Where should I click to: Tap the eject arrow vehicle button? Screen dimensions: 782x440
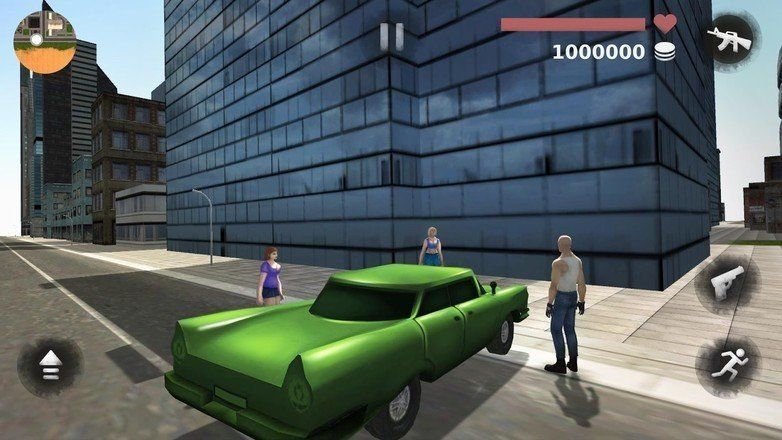[49, 367]
